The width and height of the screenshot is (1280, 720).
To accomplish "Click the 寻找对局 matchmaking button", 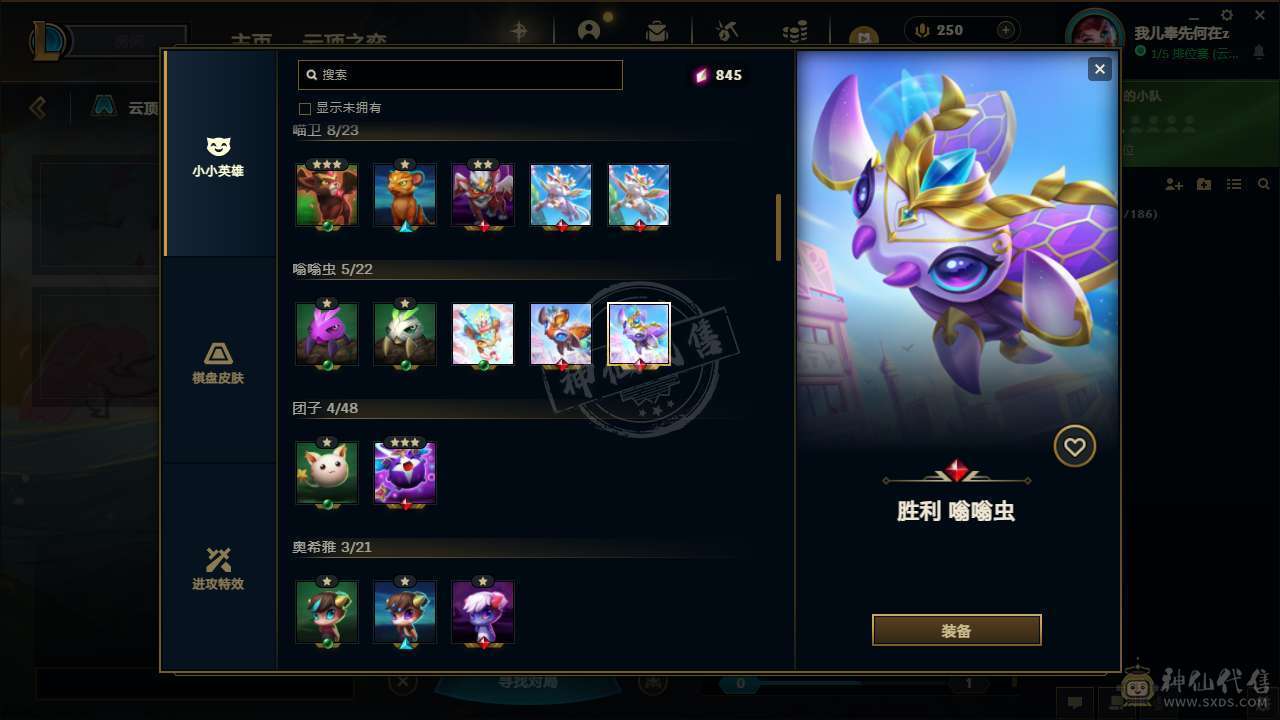I will point(527,680).
